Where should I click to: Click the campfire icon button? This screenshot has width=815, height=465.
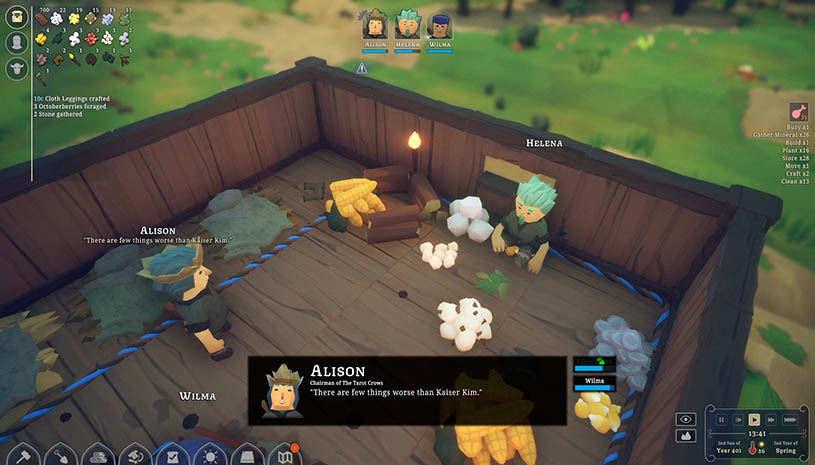tap(685, 436)
